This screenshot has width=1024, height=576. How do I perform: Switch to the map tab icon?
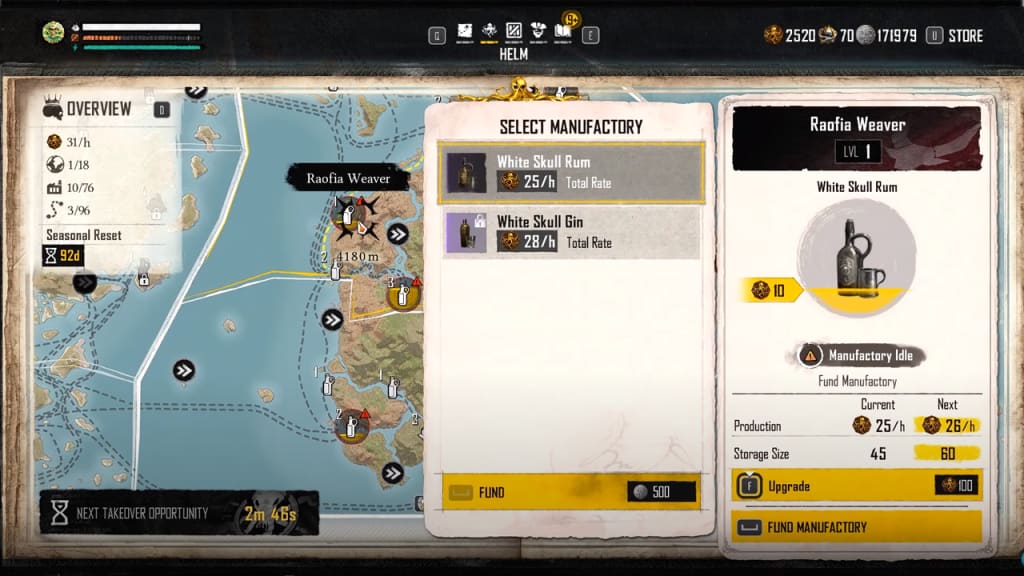coord(465,31)
